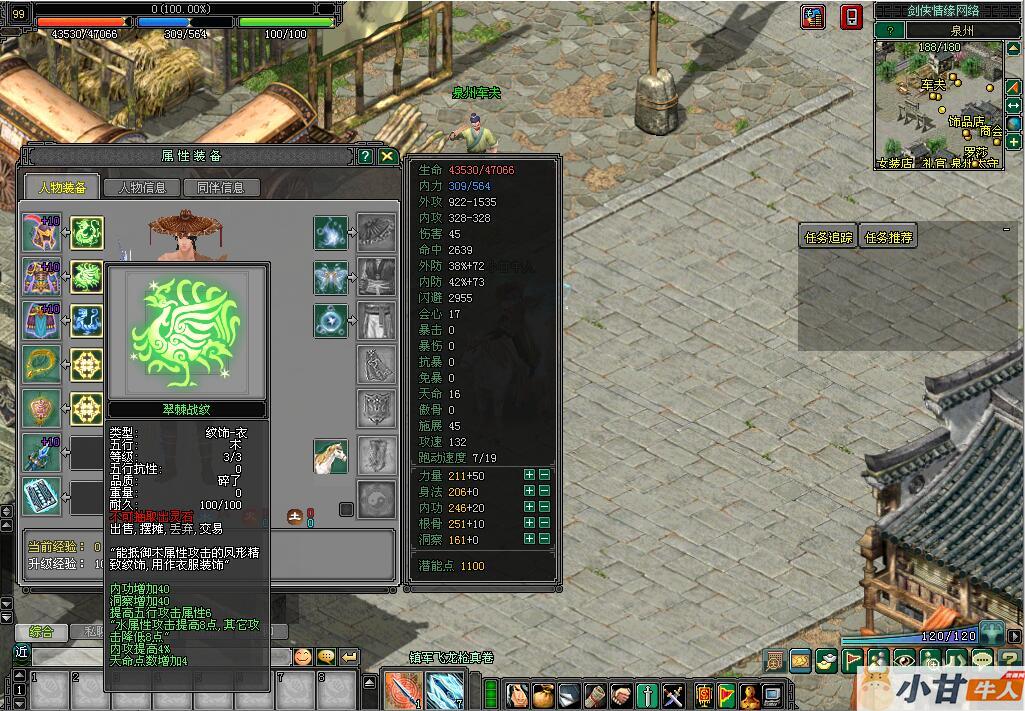
Task: Select the 人物装备 tab
Action: click(62, 187)
